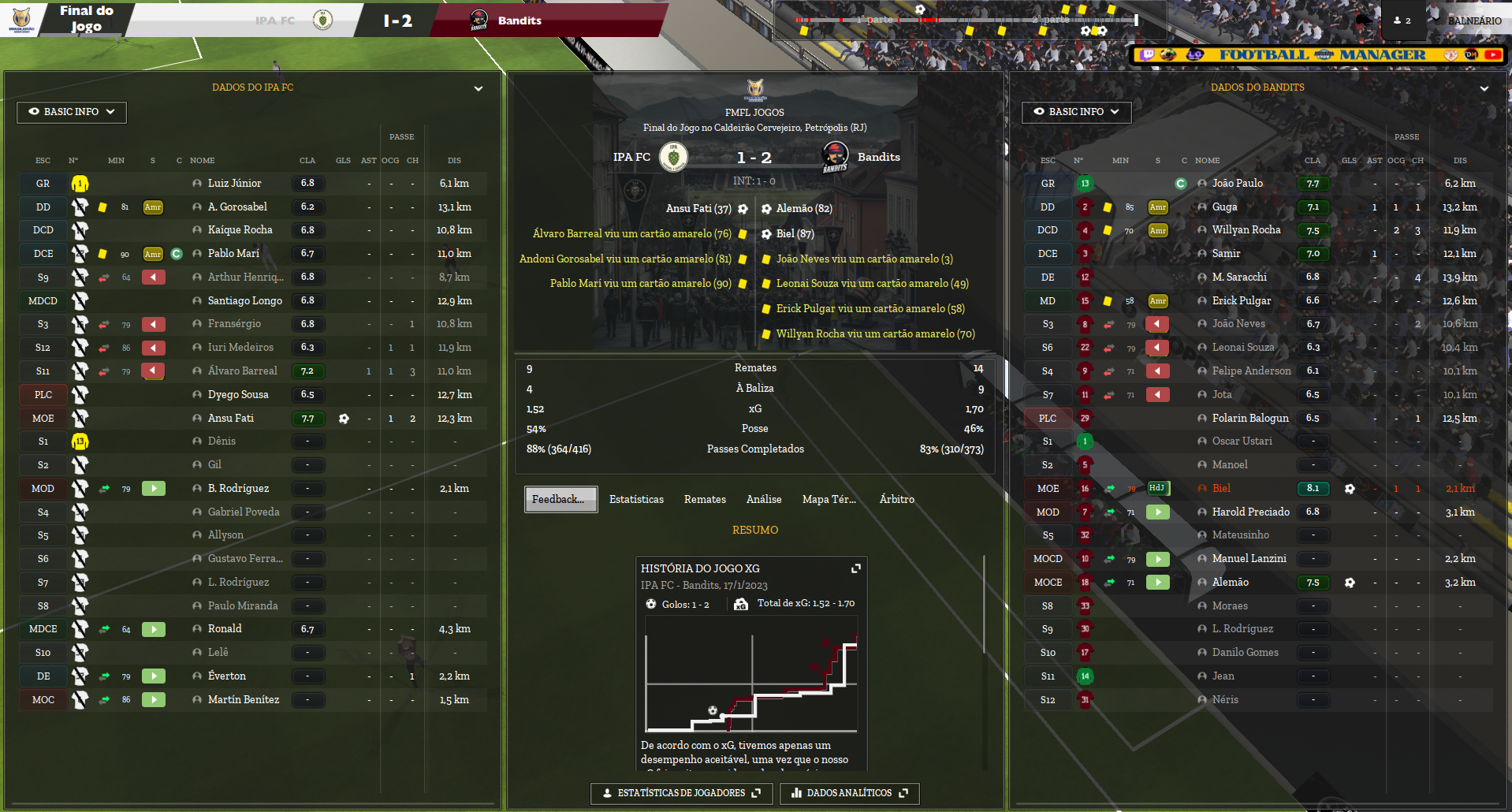The width and height of the screenshot is (1512, 812).
Task: Open IPA FC Basic Info dropdown
Action: click(x=72, y=112)
